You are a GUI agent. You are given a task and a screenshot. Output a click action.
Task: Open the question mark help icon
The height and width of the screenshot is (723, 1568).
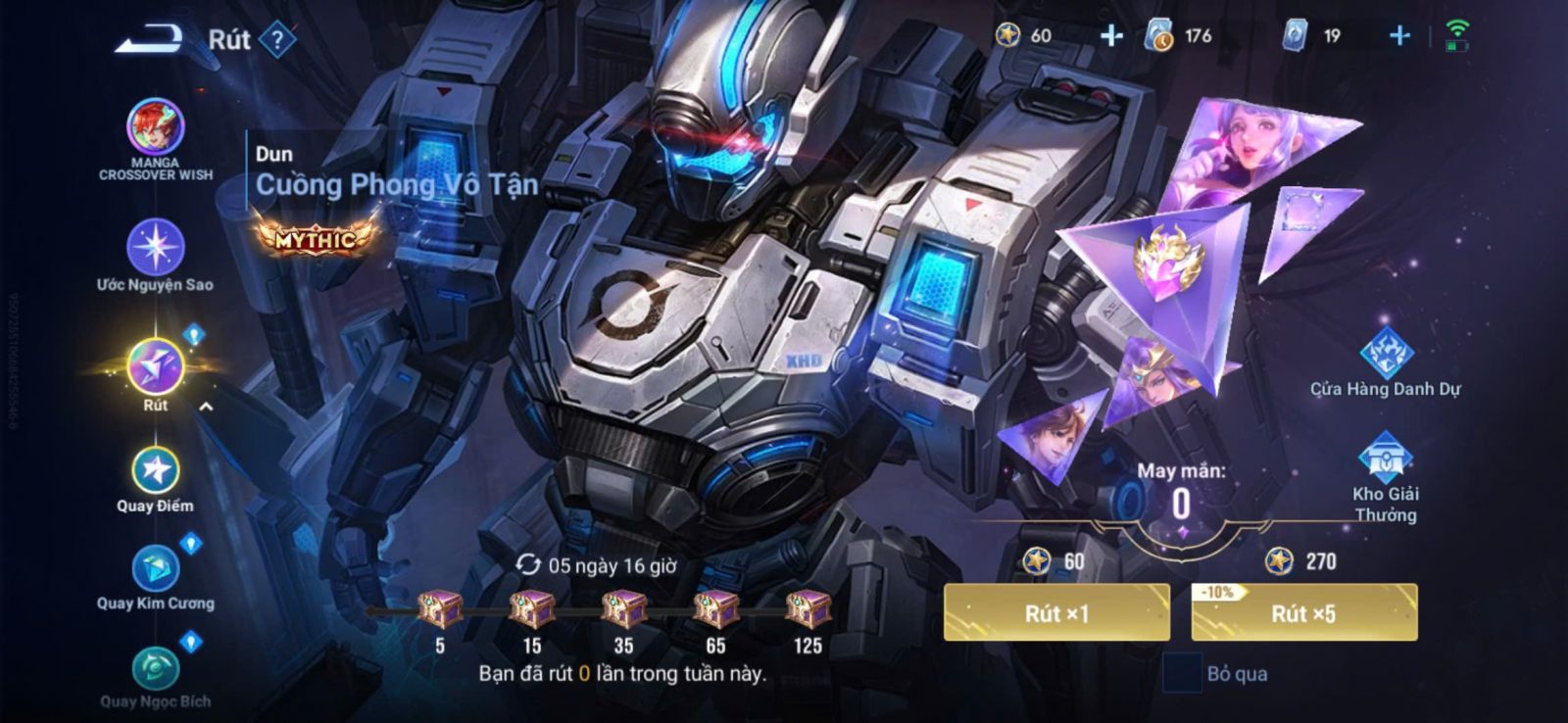click(x=278, y=40)
